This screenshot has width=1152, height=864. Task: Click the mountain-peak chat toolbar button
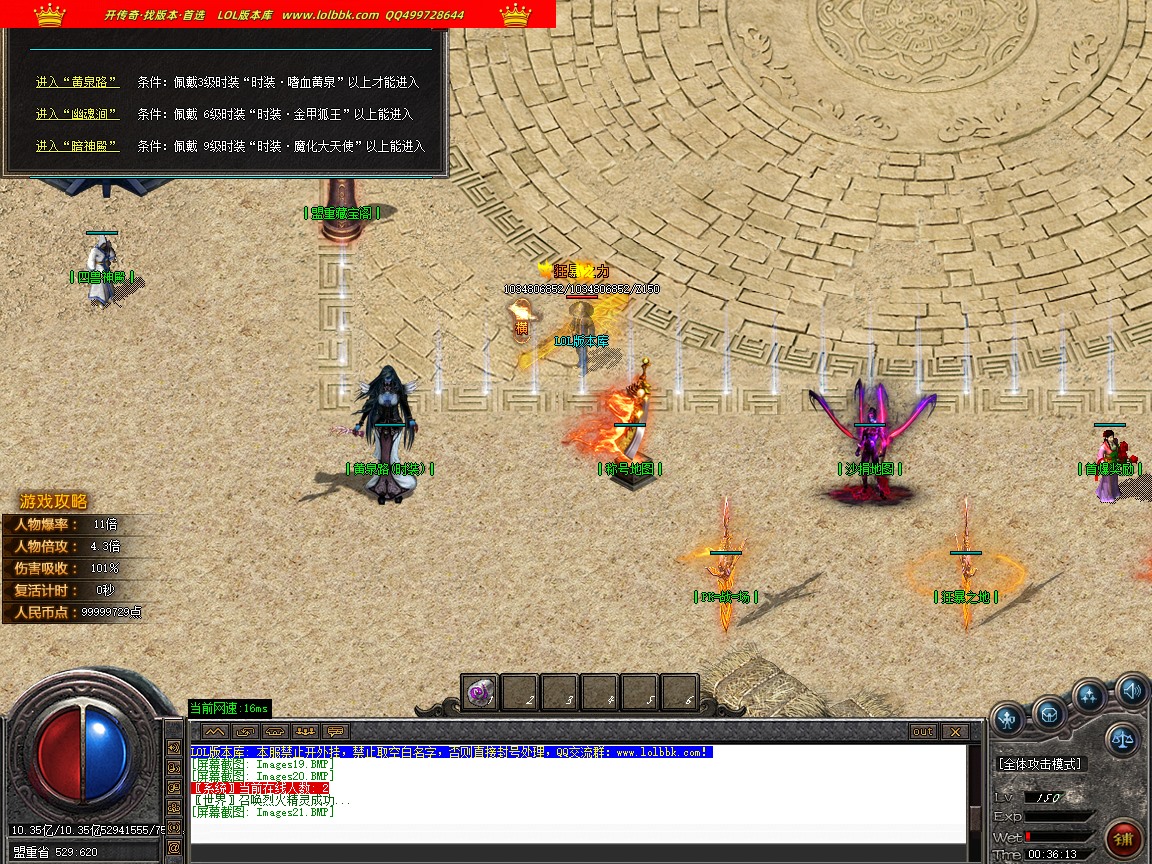point(215,731)
